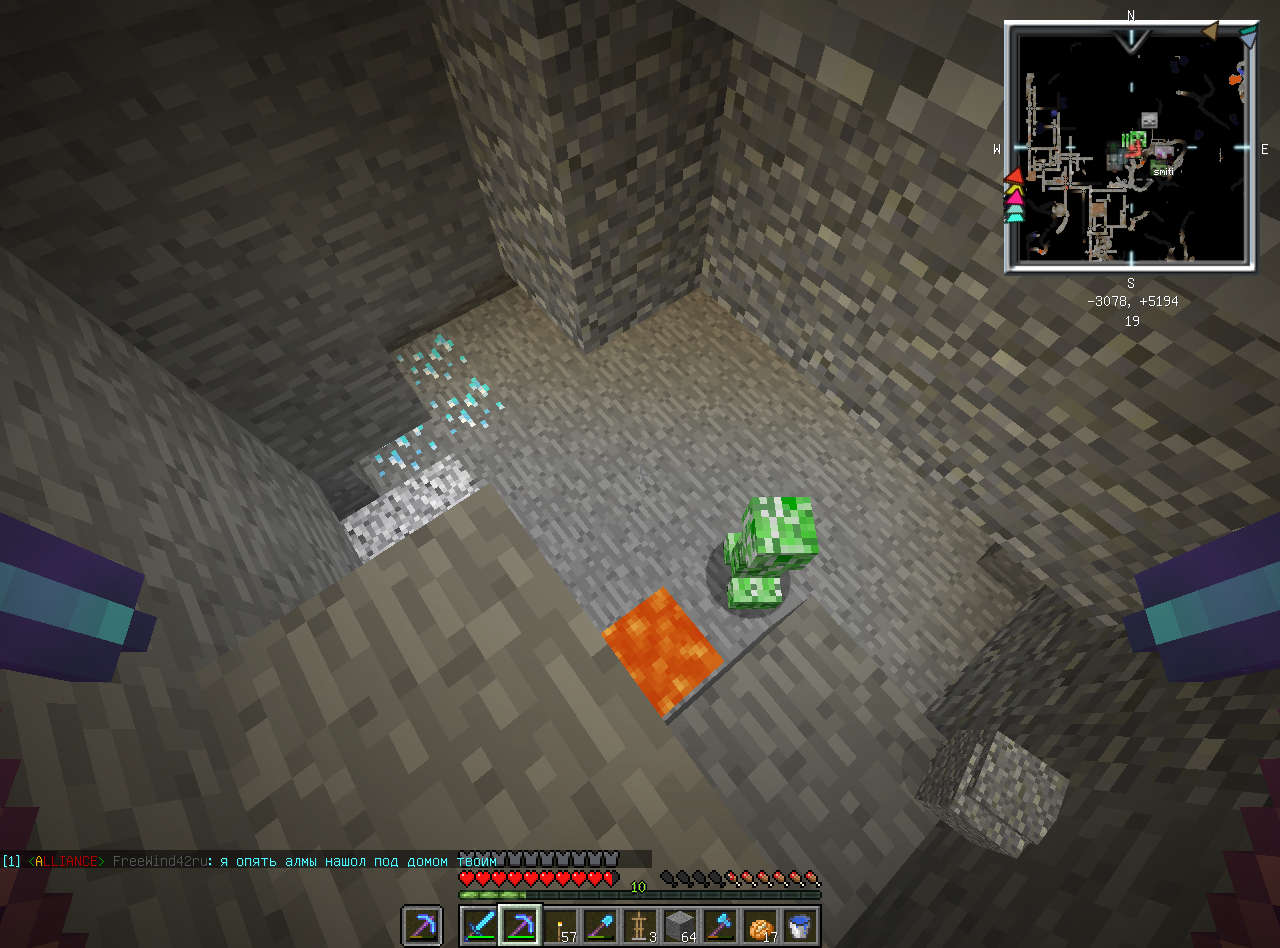Select the highlighted pickaxe hotbar slot
The width and height of the screenshot is (1280, 948).
coord(520,926)
